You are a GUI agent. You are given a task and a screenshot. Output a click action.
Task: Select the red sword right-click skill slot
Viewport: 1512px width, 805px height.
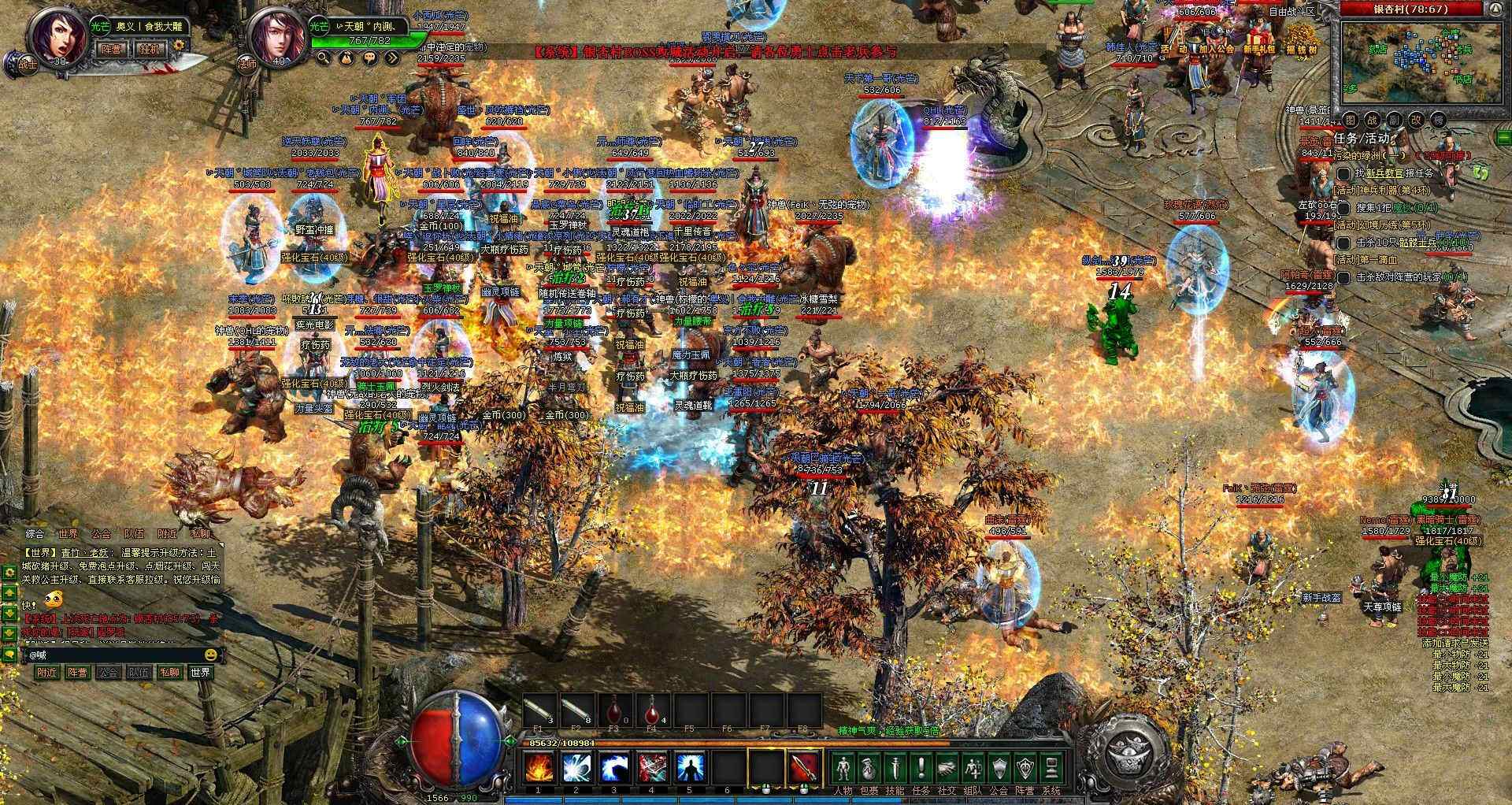(x=804, y=767)
